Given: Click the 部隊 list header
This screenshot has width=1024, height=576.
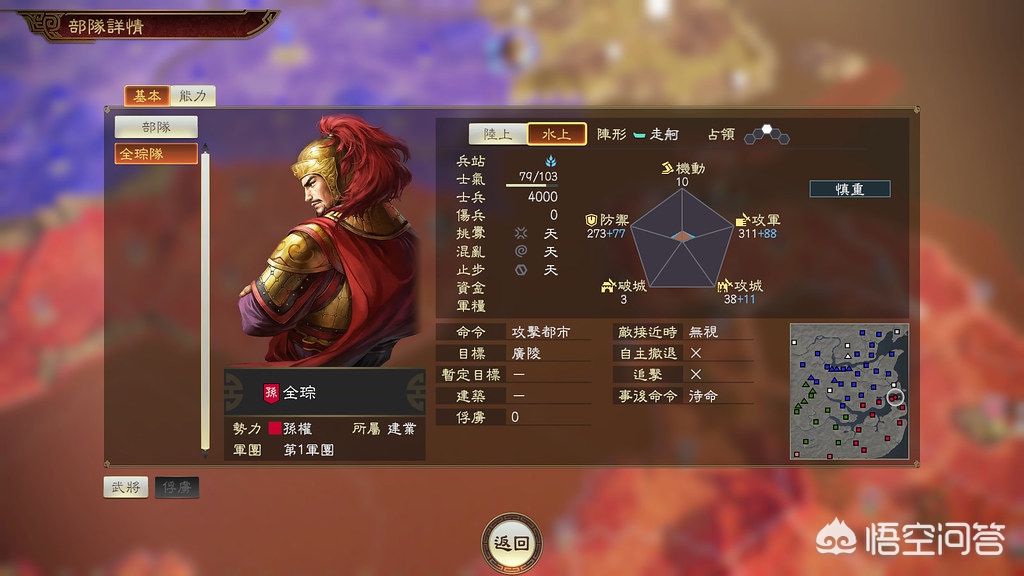Looking at the screenshot, I should click(x=156, y=127).
